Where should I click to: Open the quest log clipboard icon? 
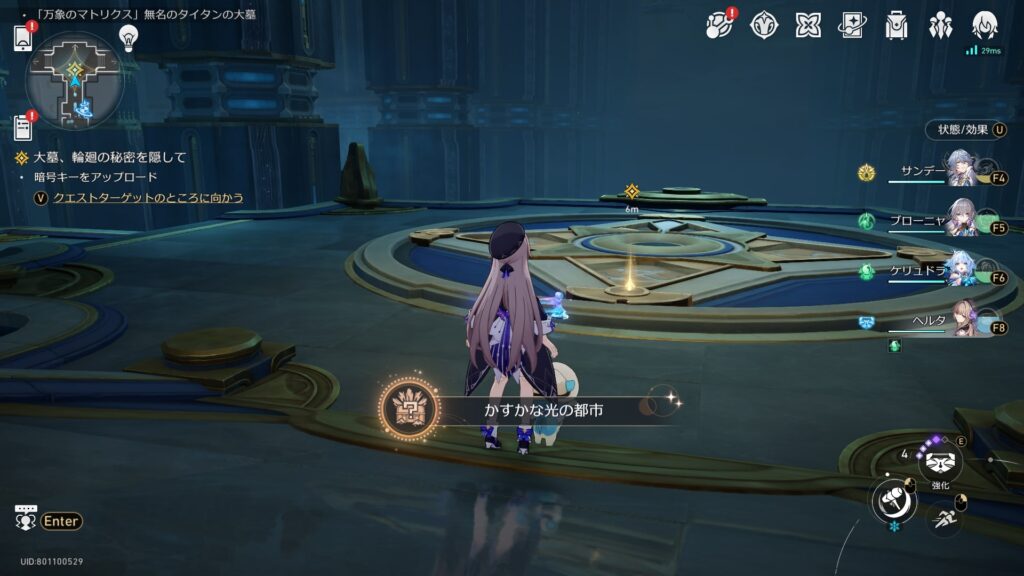(x=23, y=127)
